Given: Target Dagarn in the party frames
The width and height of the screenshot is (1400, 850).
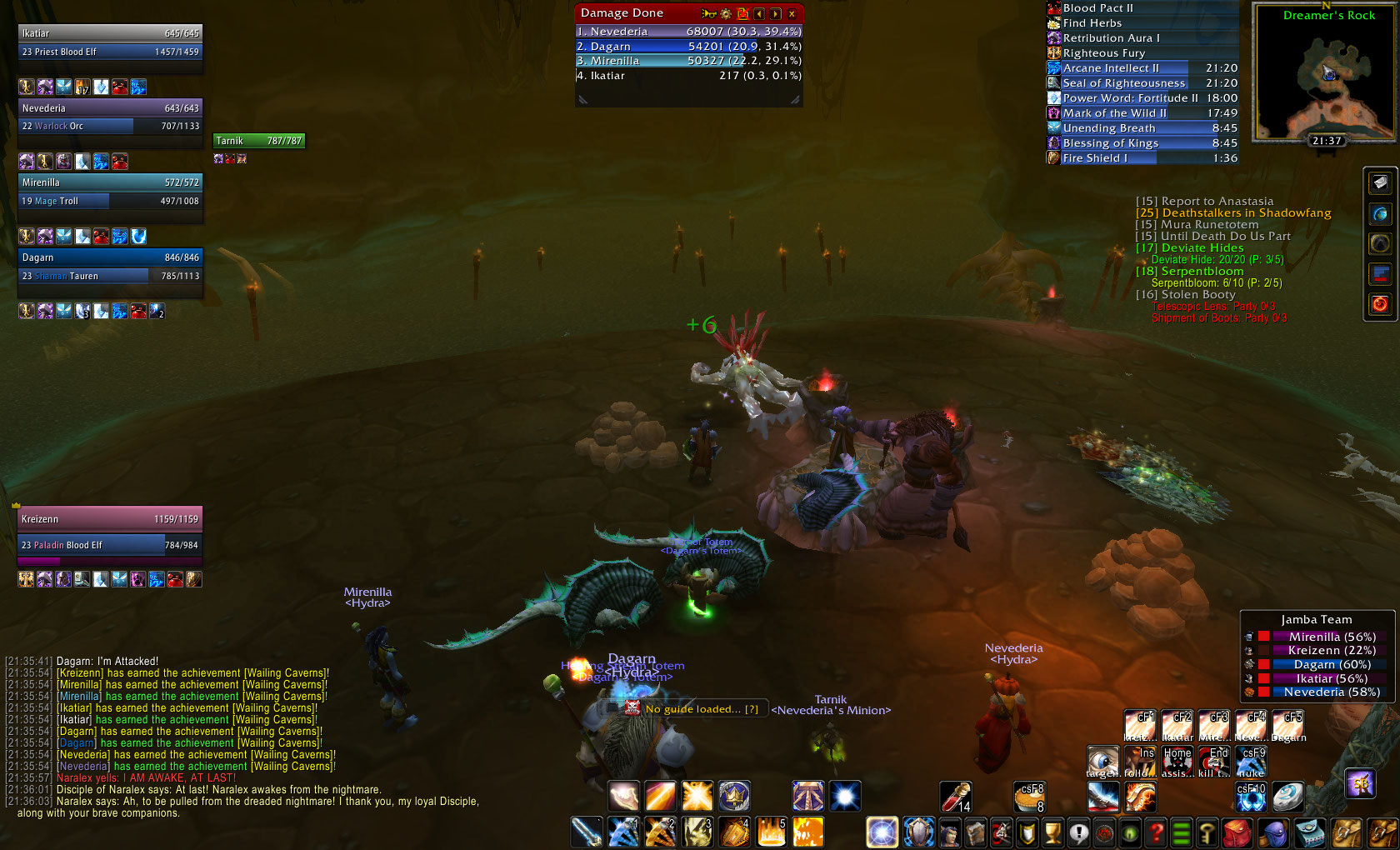Looking at the screenshot, I should point(110,267).
